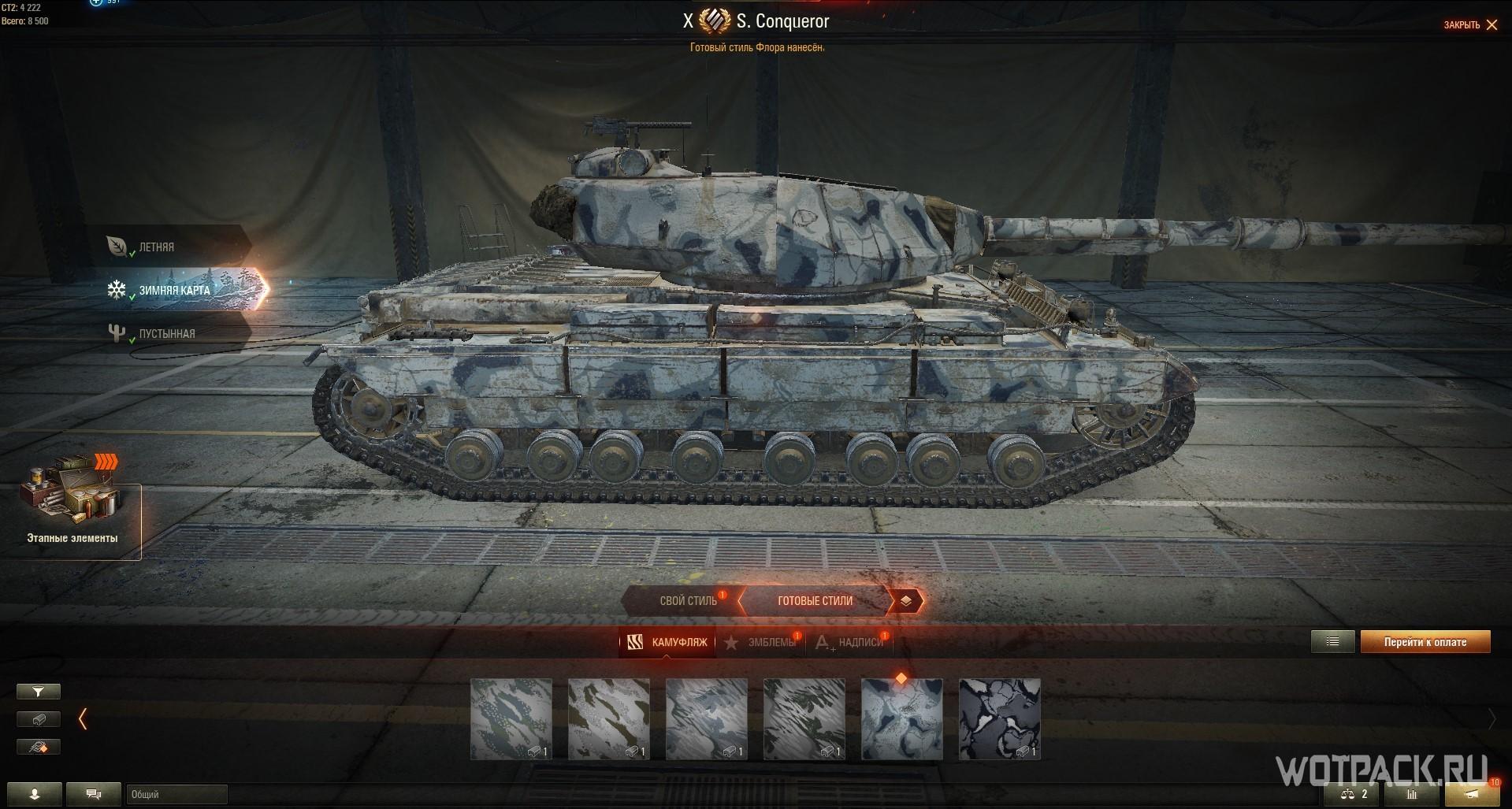Click the Общий chat input field
The width and height of the screenshot is (1512, 809).
pos(176,794)
